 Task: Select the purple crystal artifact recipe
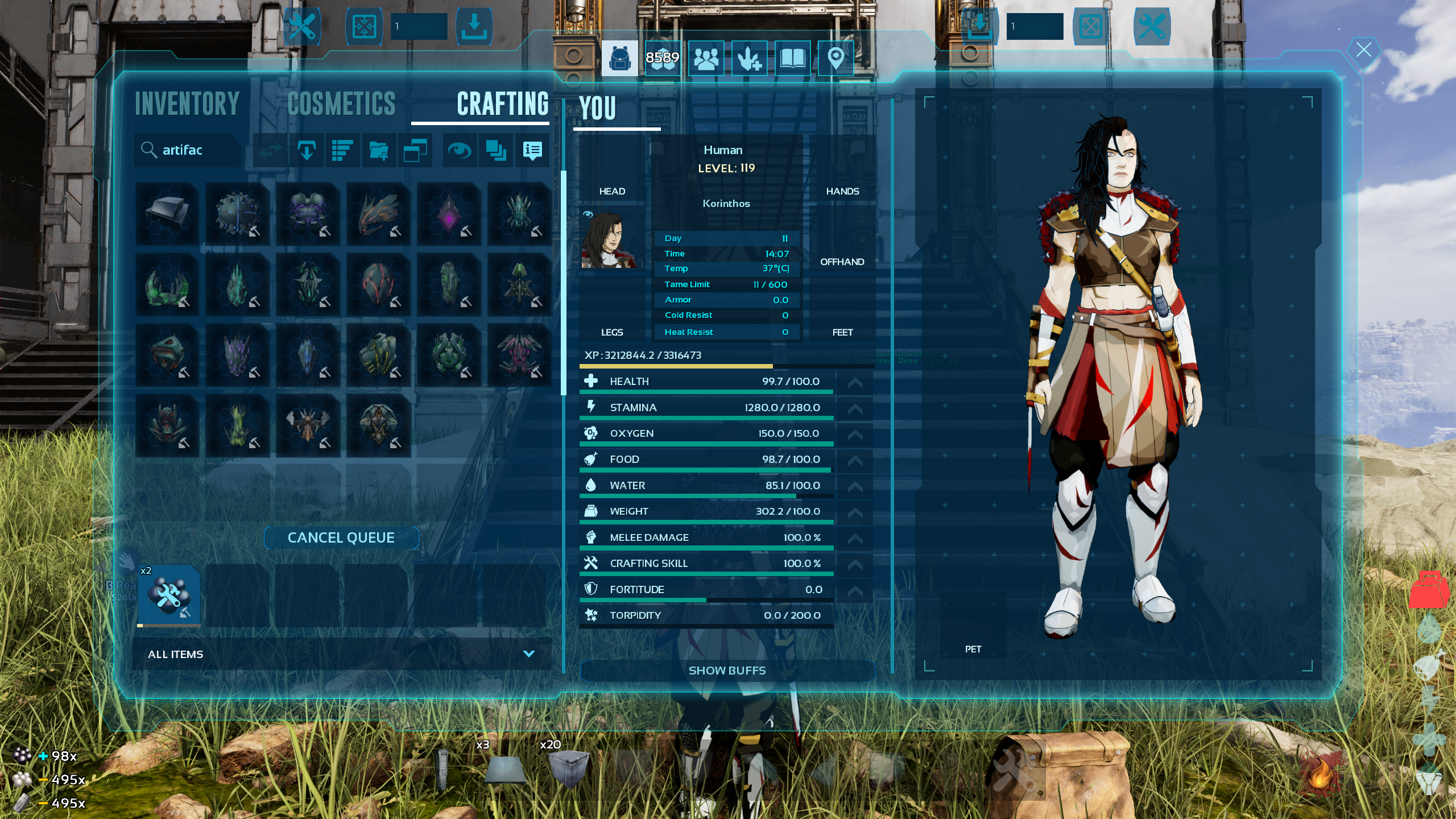pos(449,214)
